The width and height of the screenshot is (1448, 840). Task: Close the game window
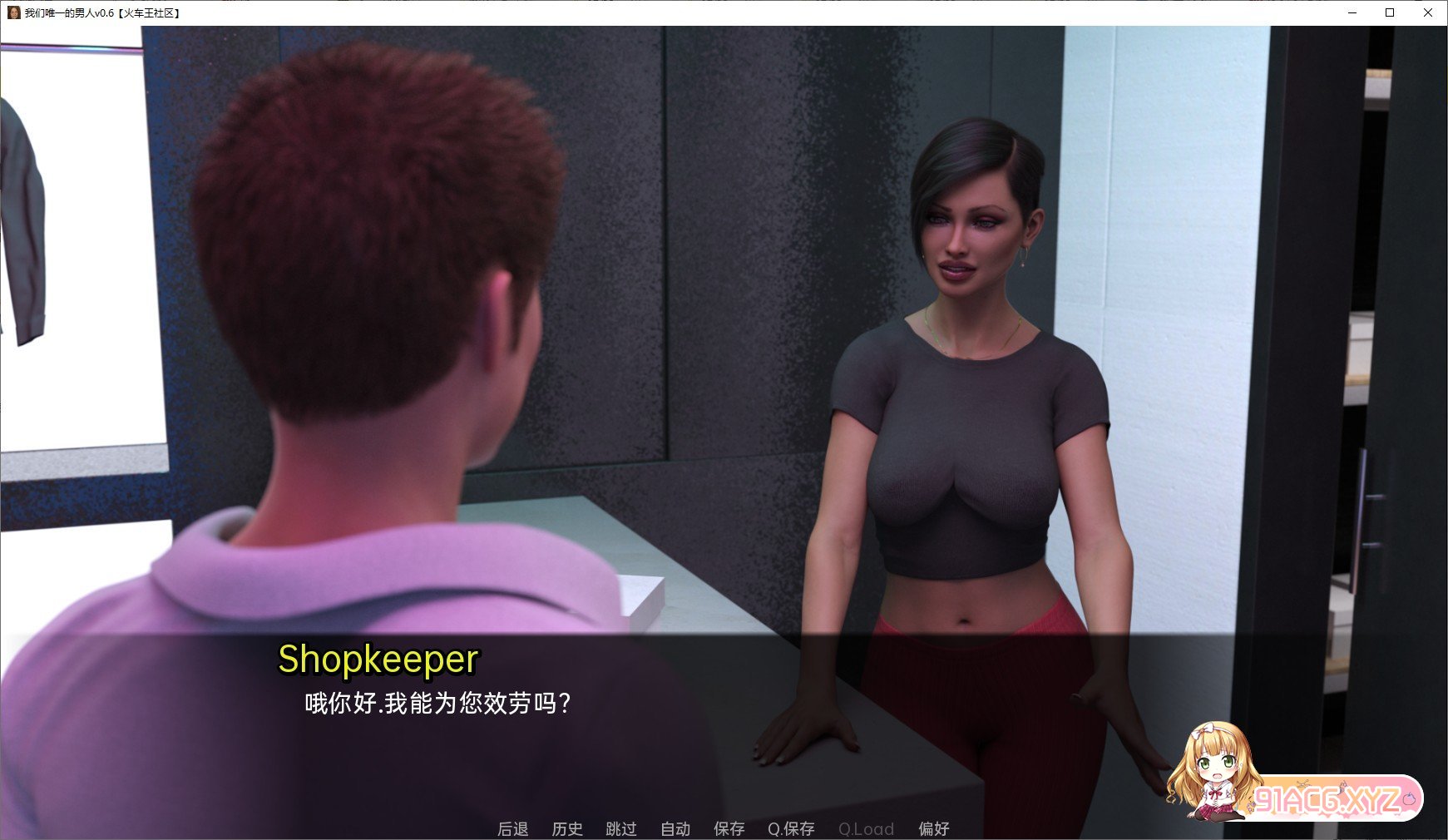click(x=1428, y=12)
